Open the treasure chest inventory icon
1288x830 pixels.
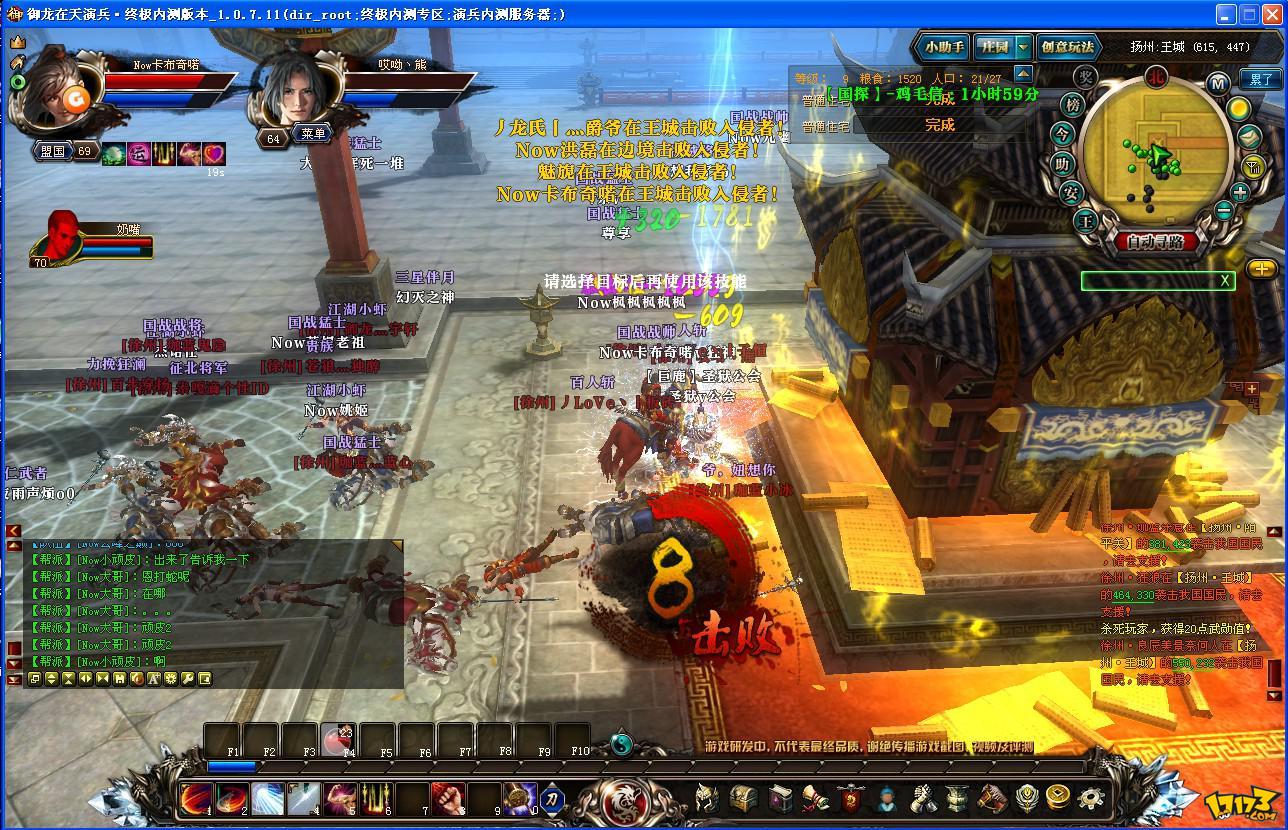point(743,798)
